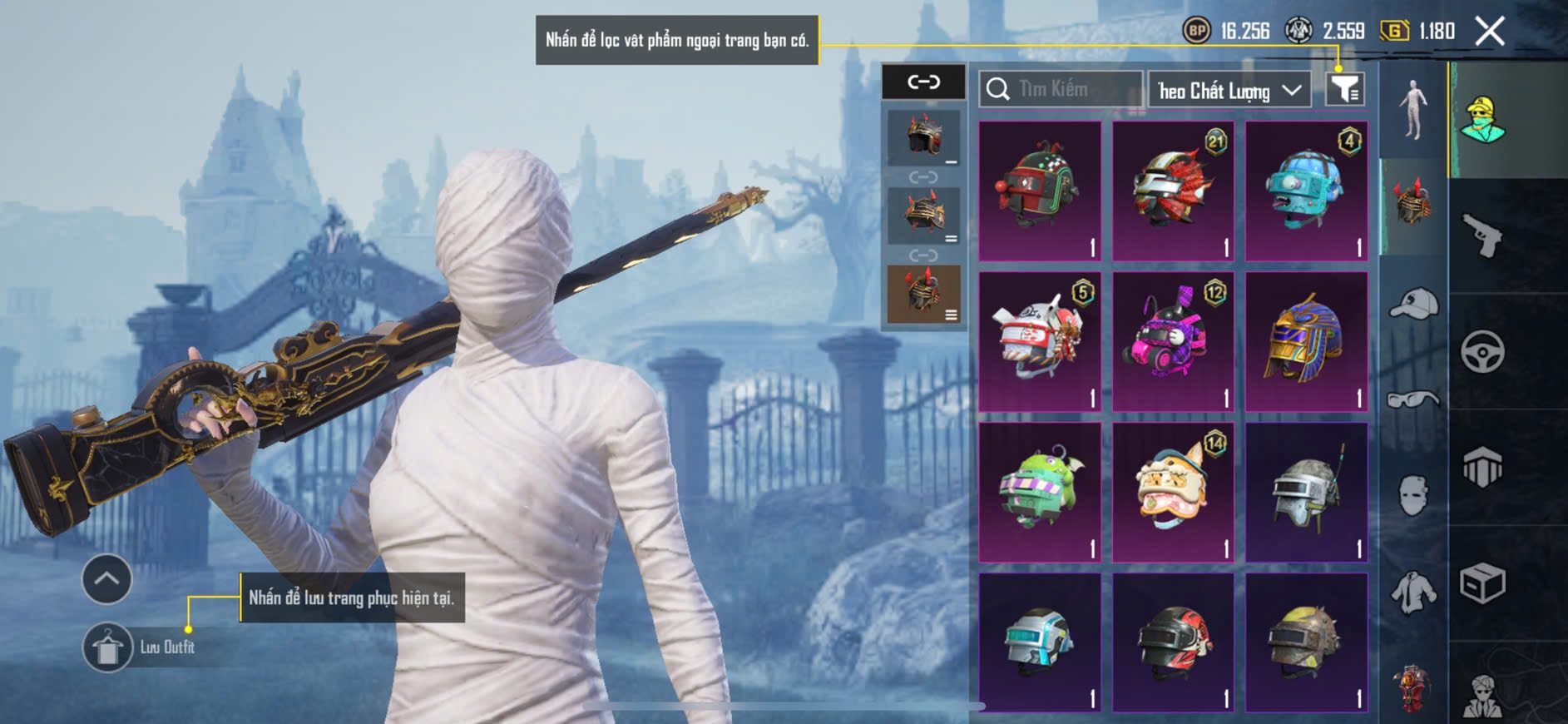Open the face mask category

(1413, 496)
